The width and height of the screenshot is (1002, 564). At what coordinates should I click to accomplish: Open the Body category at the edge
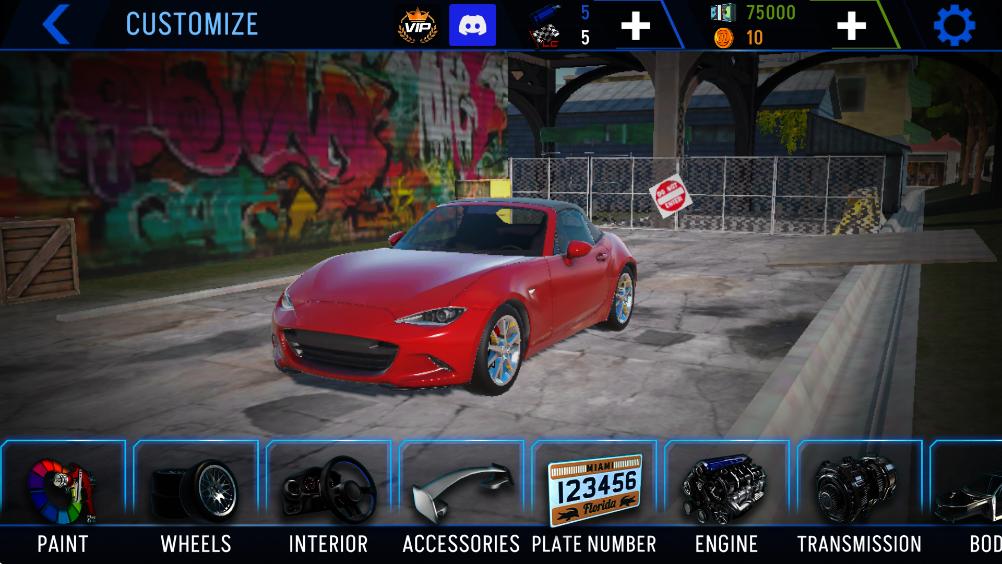click(972, 493)
